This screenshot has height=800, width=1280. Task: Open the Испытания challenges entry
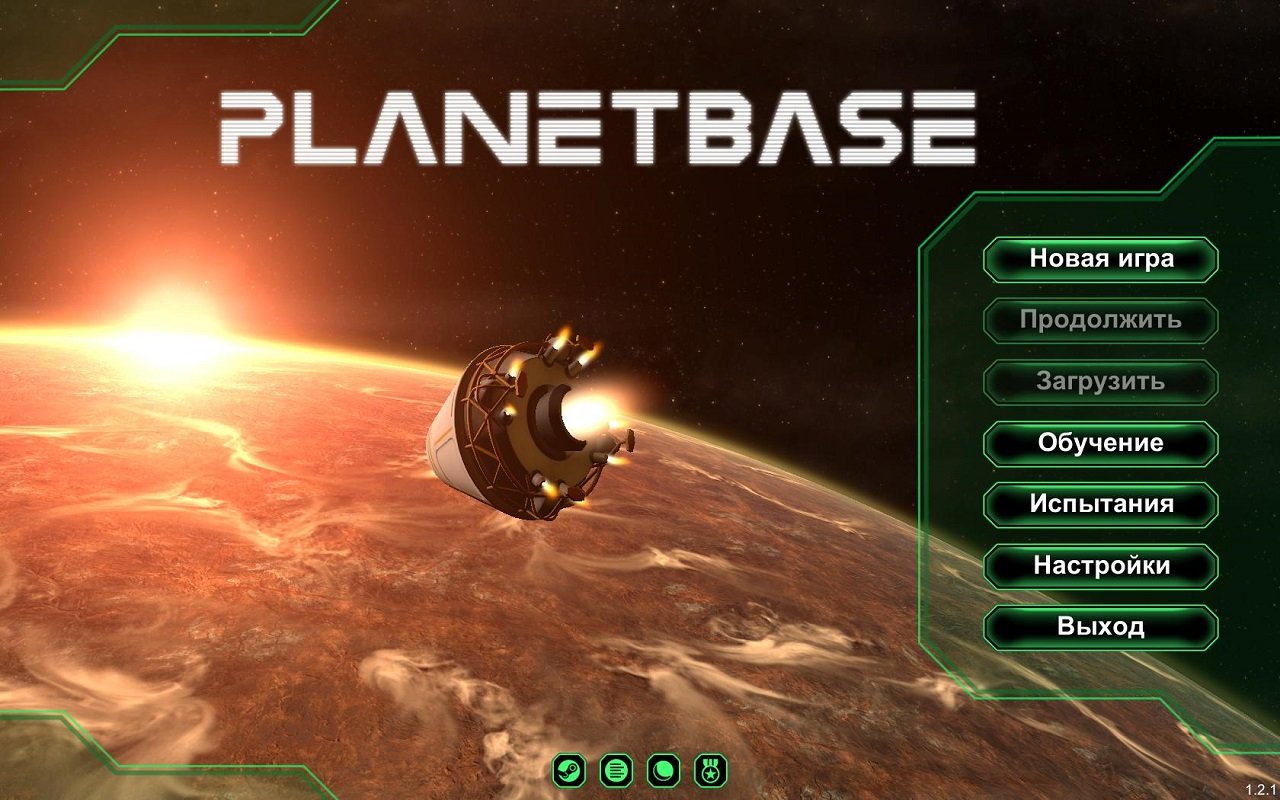pos(1100,504)
